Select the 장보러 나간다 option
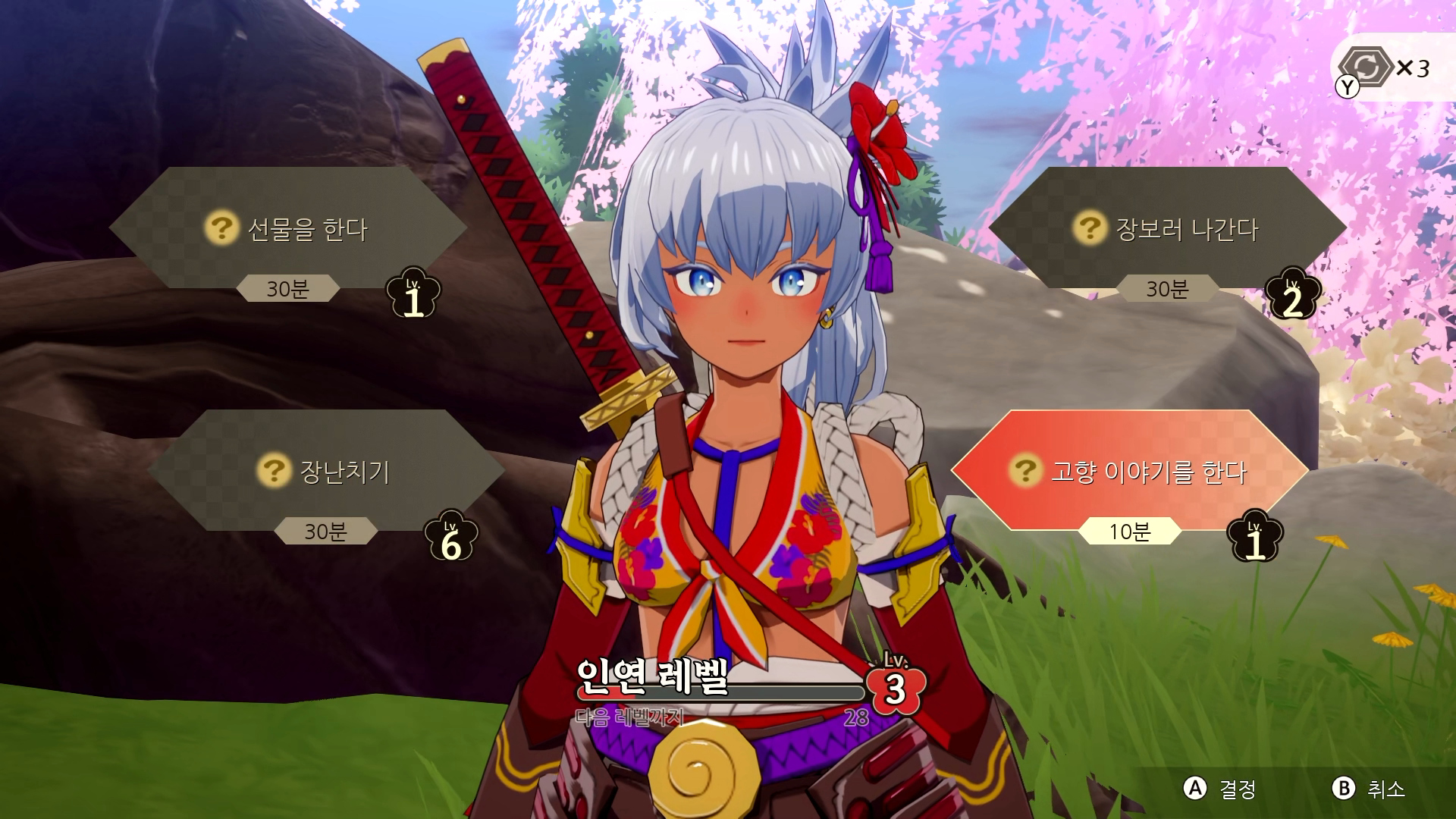Screen dimensions: 1456x819 (1168, 228)
